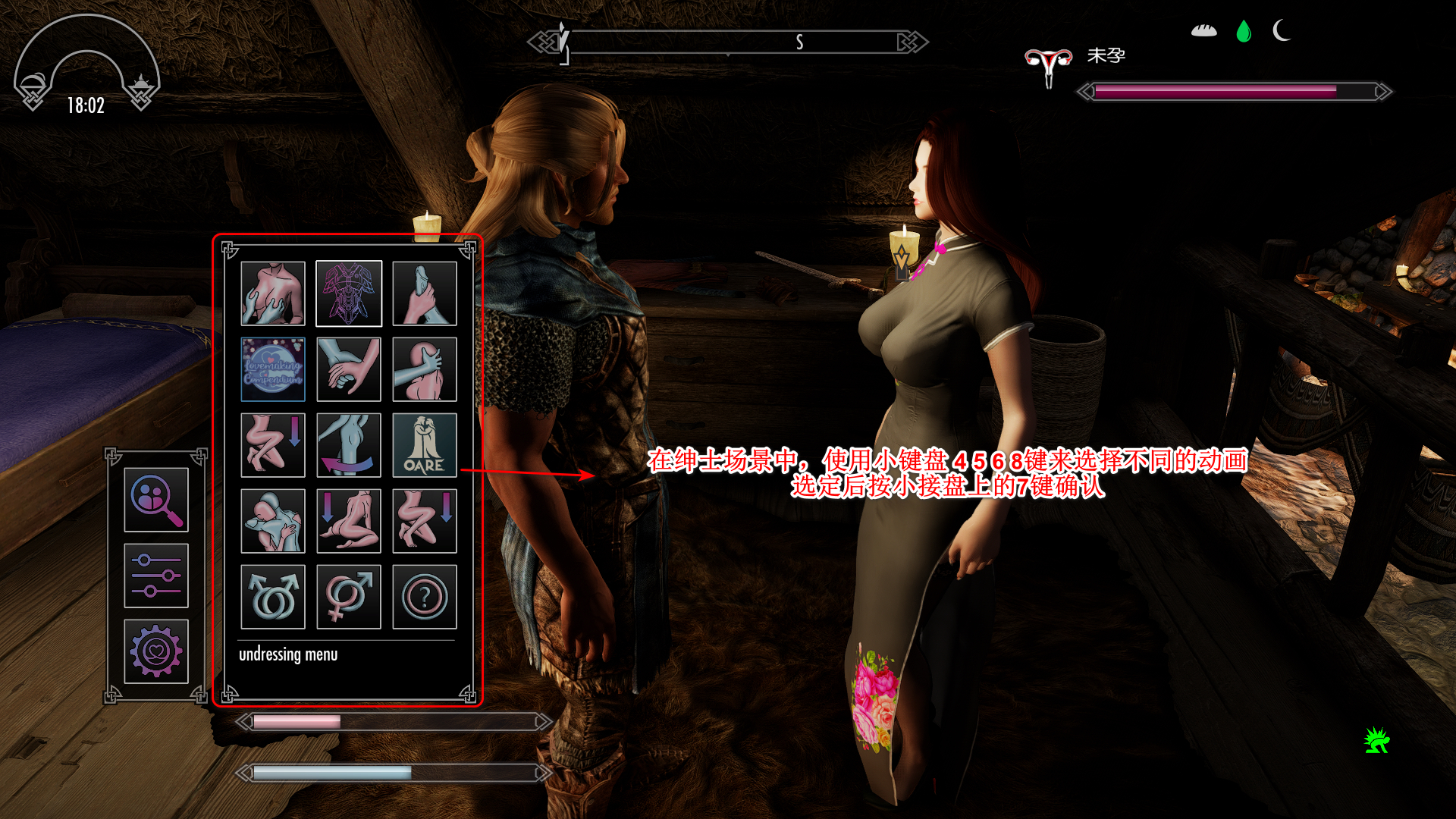Image resolution: width=1456 pixels, height=819 pixels.
Task: Open the question mark help tile
Action: pos(425,597)
